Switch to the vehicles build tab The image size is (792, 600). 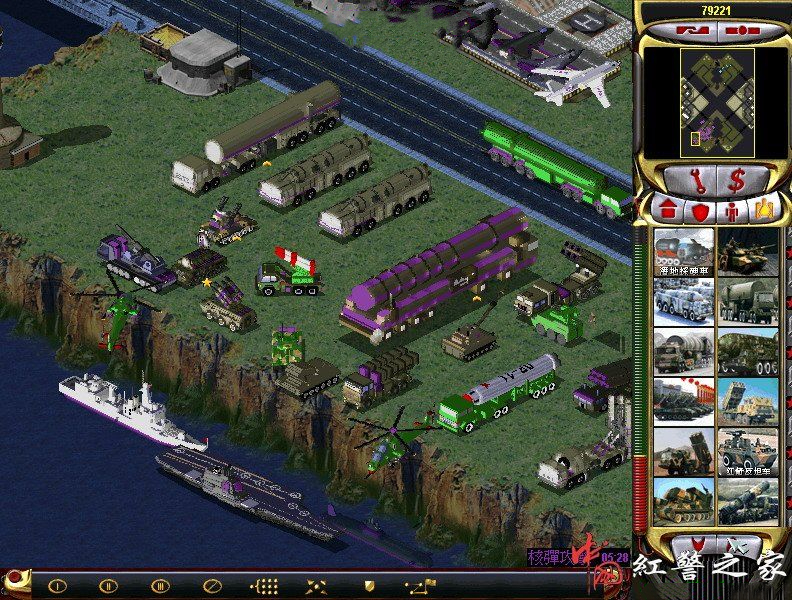[x=763, y=211]
